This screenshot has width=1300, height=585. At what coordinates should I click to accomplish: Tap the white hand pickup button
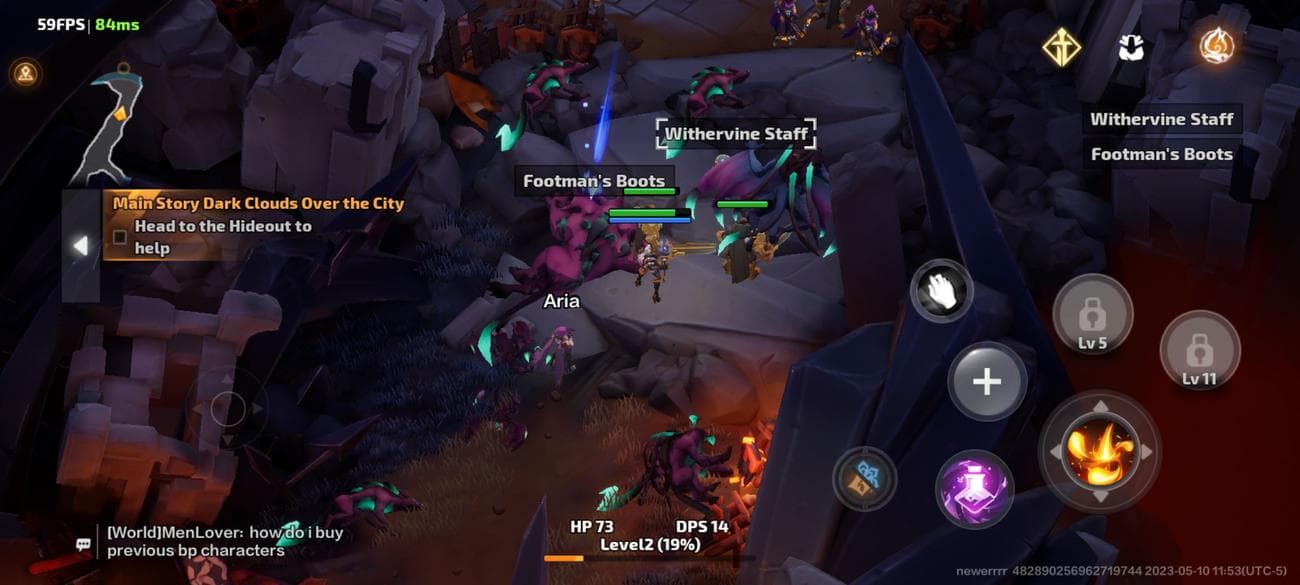click(941, 290)
